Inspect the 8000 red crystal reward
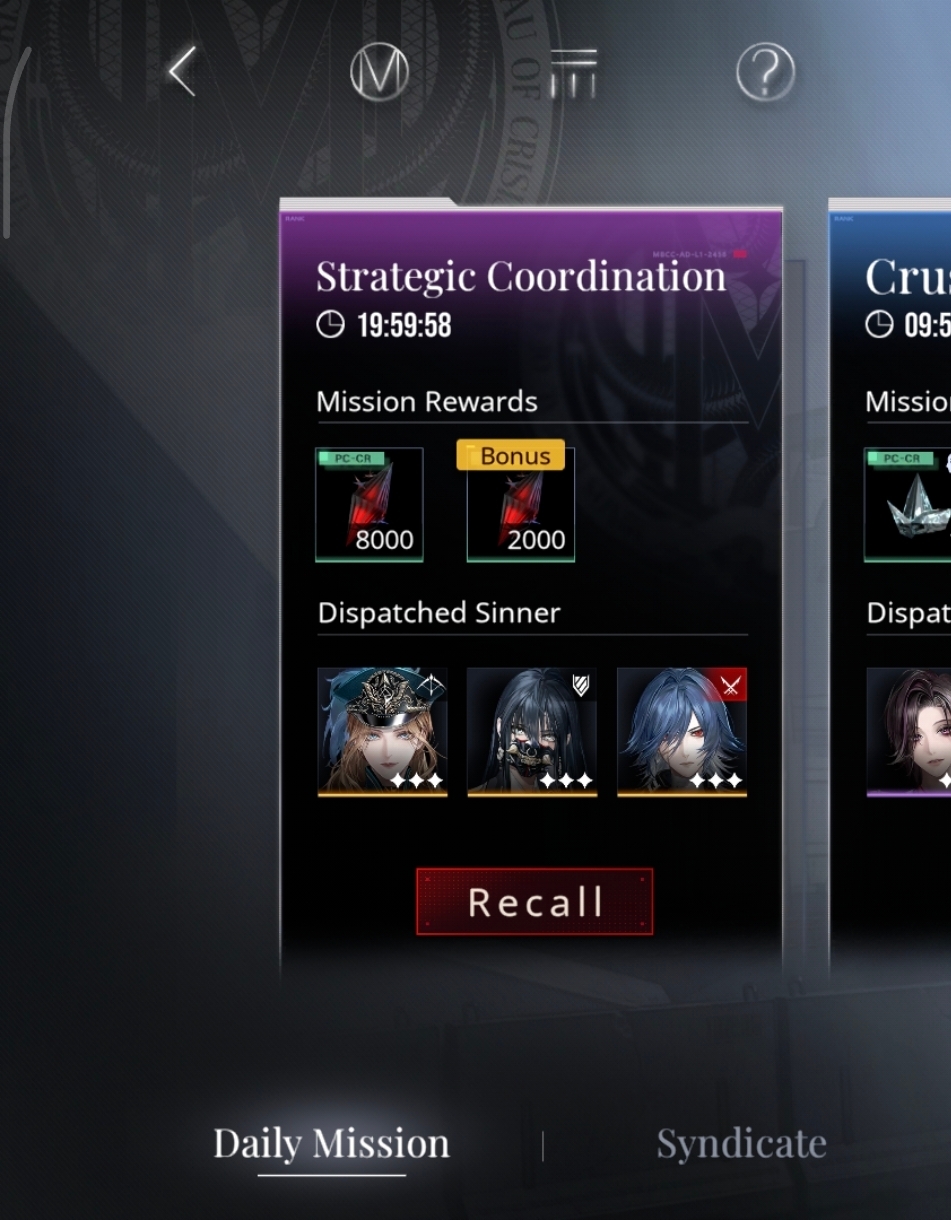Screen dimensions: 951x1220 click(369, 505)
